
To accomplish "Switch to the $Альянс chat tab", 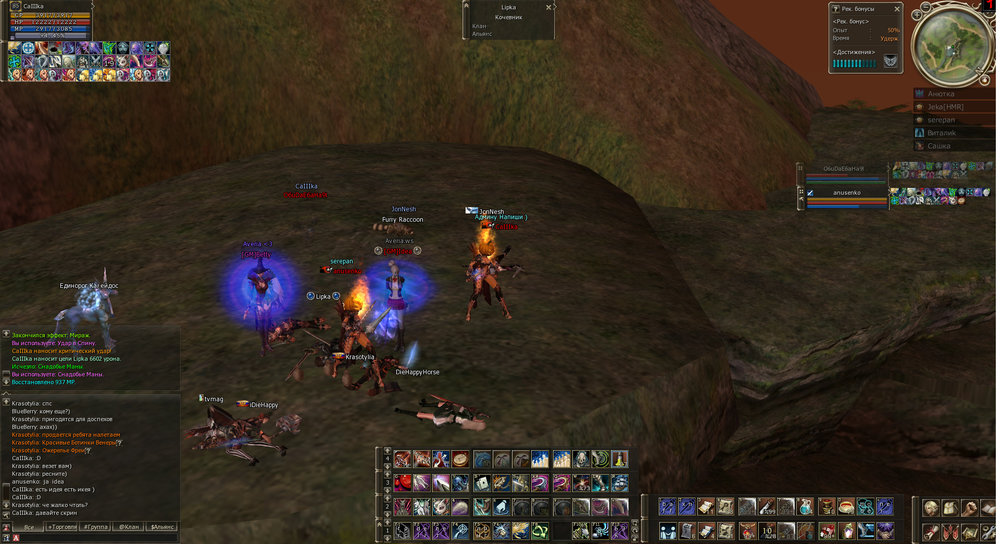I will pyautogui.click(x=161, y=526).
